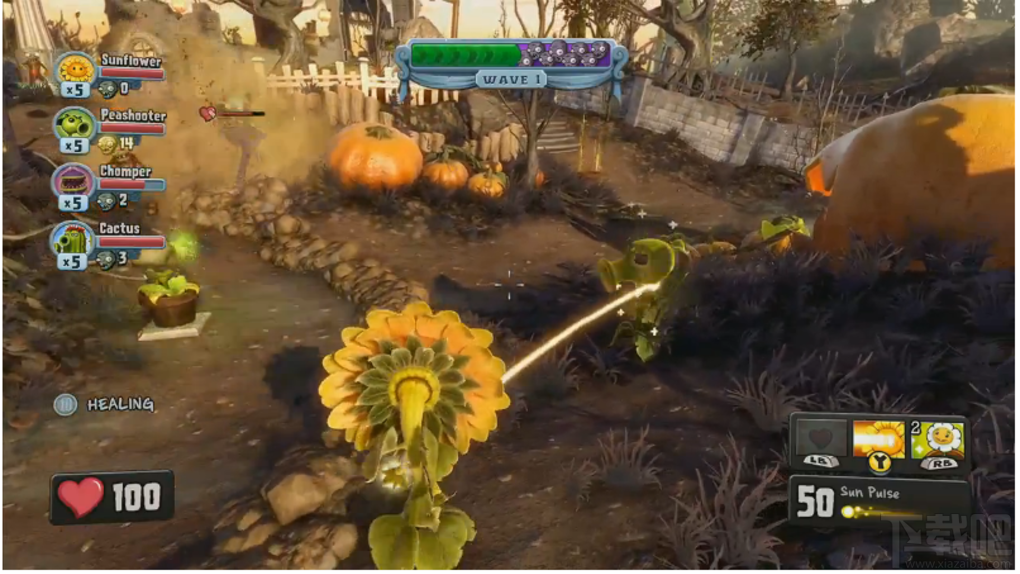Choose the Chomper teammate portrait
Viewport: 1020px width, 574px height.
(x=74, y=182)
